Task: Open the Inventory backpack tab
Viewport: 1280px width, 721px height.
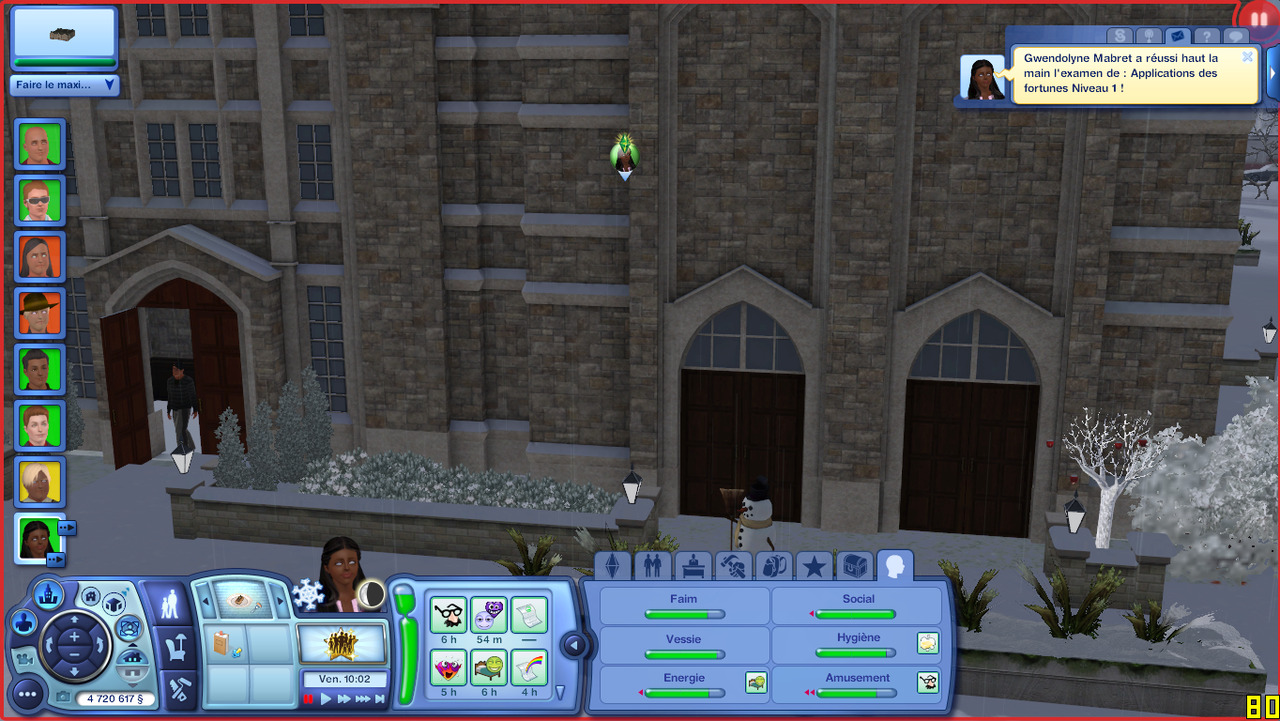Action: 773,567
